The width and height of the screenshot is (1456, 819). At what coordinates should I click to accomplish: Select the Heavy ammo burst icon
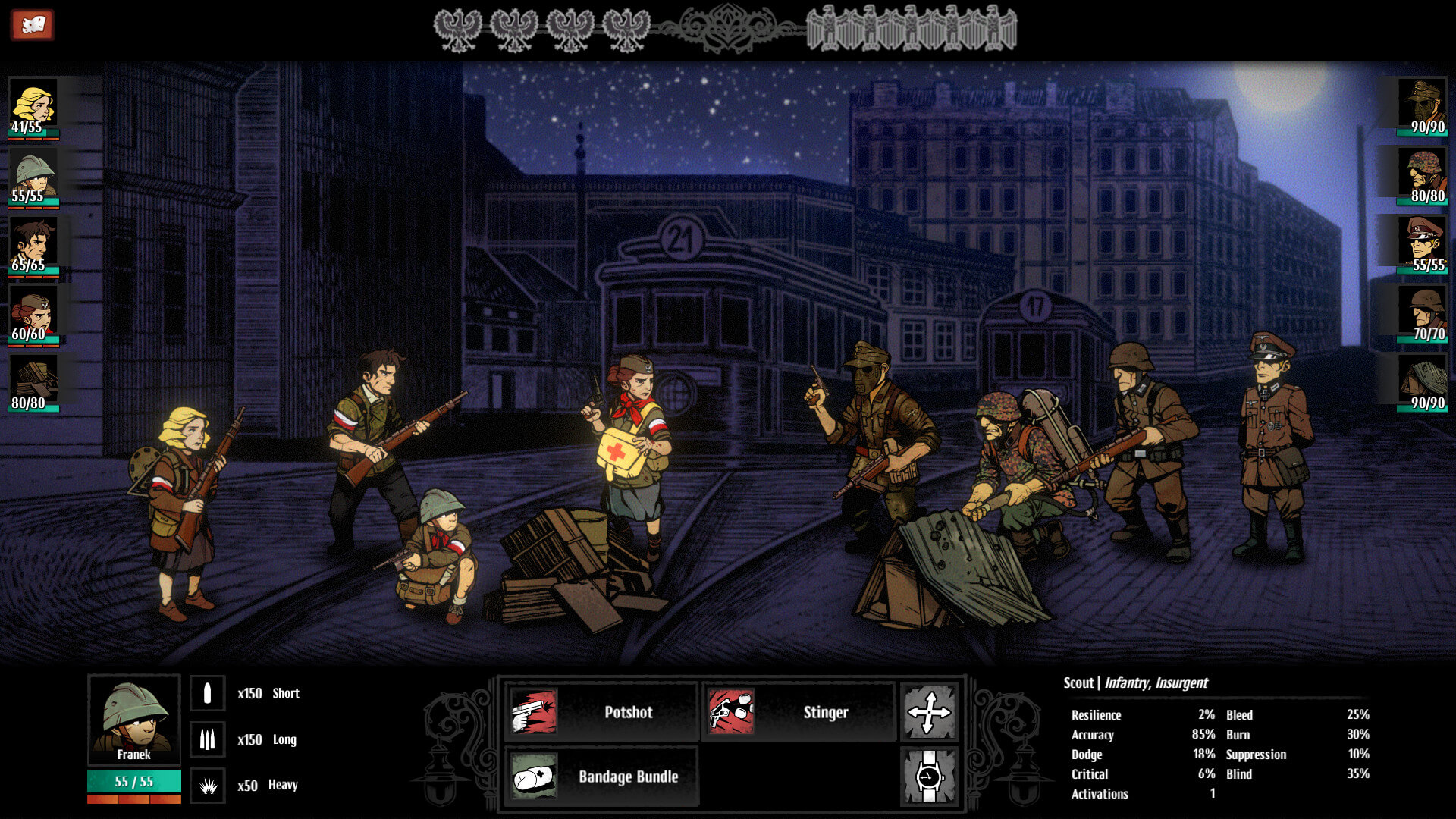[207, 786]
